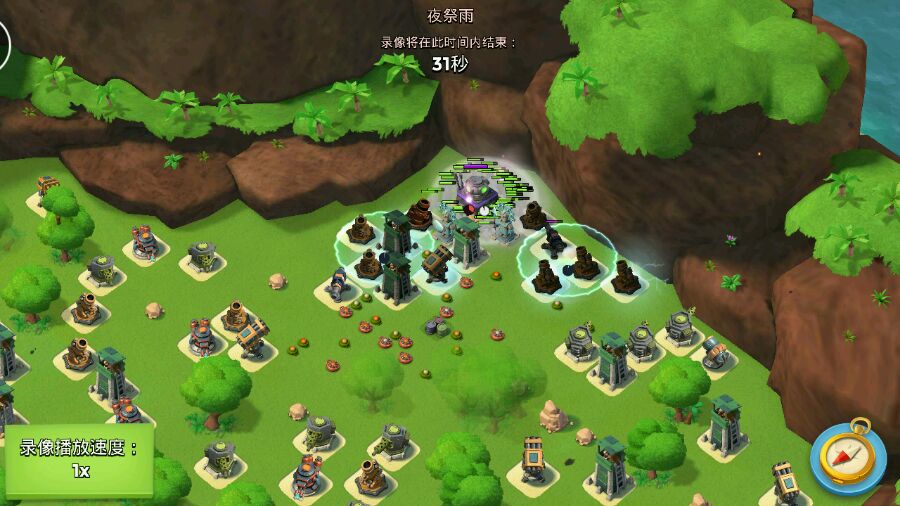Screen dimensions: 900x506
Task: Change the replay playback speed from 1x
Action: 79,460
